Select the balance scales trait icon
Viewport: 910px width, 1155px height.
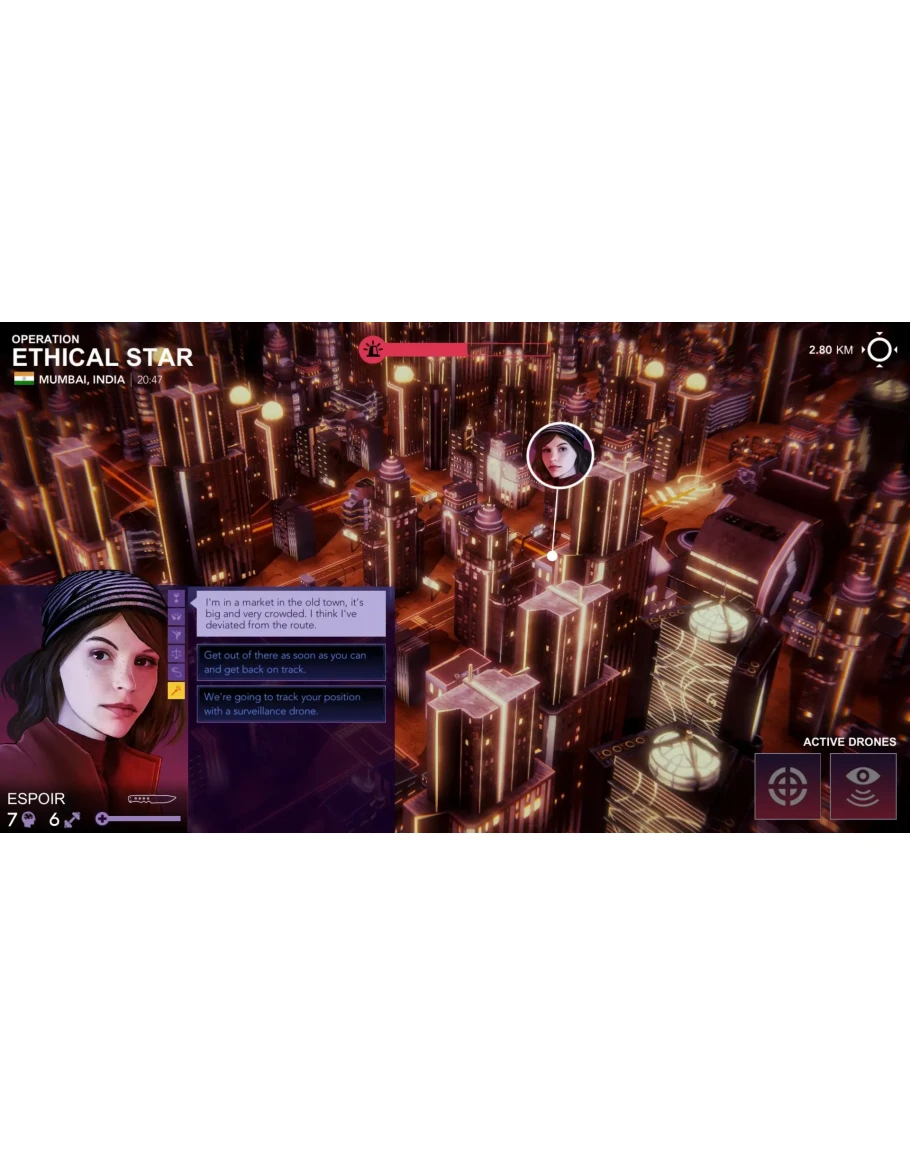click(x=176, y=653)
